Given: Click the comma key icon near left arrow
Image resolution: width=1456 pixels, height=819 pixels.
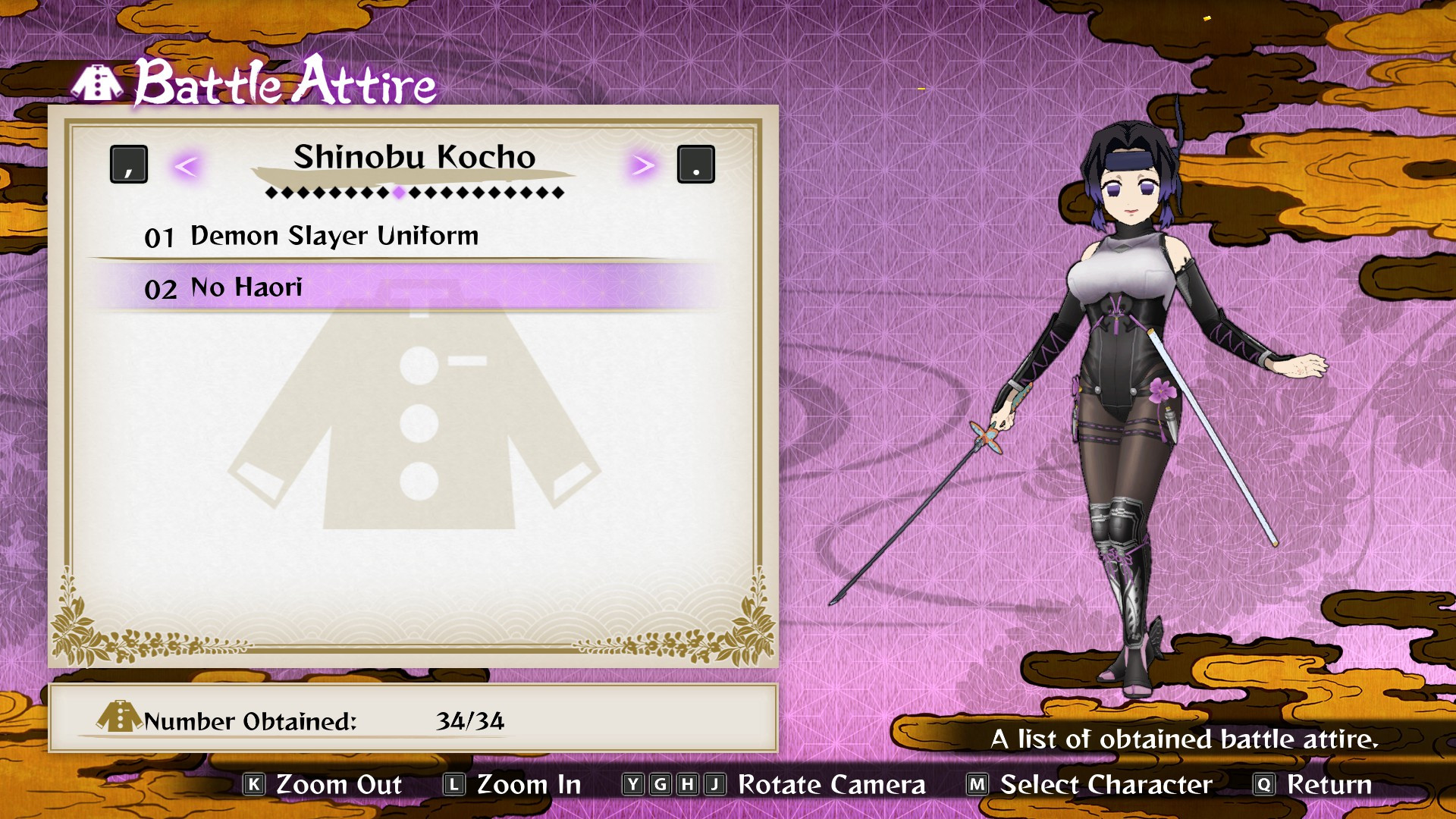Looking at the screenshot, I should 129,163.
